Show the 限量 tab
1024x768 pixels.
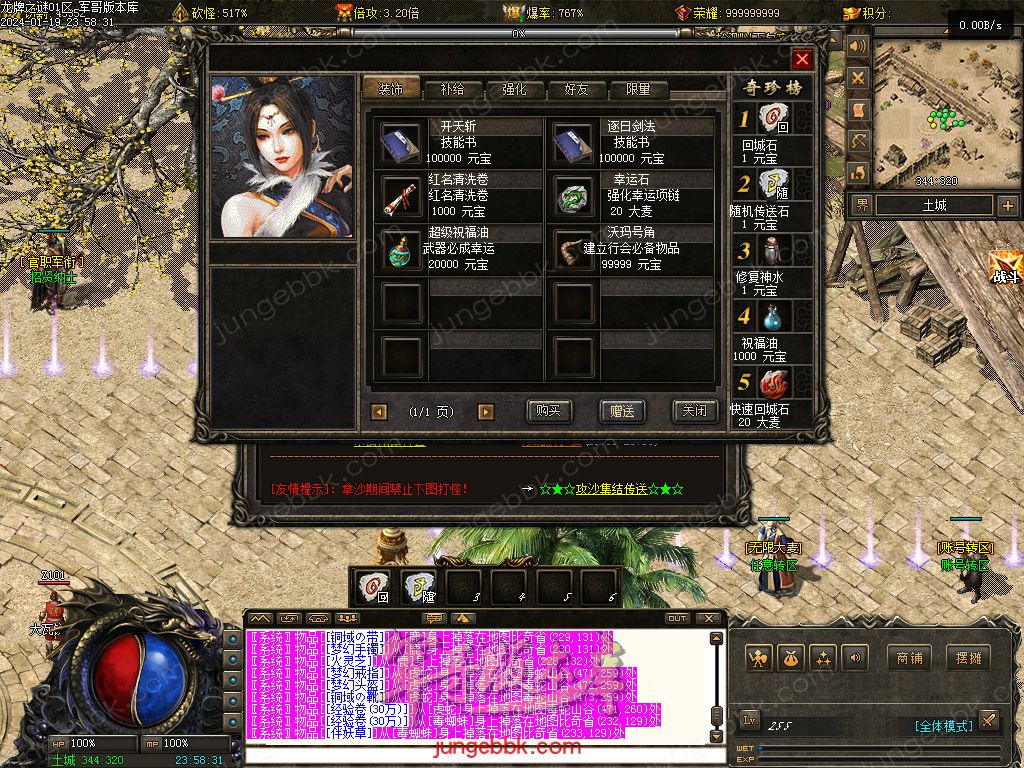point(638,89)
